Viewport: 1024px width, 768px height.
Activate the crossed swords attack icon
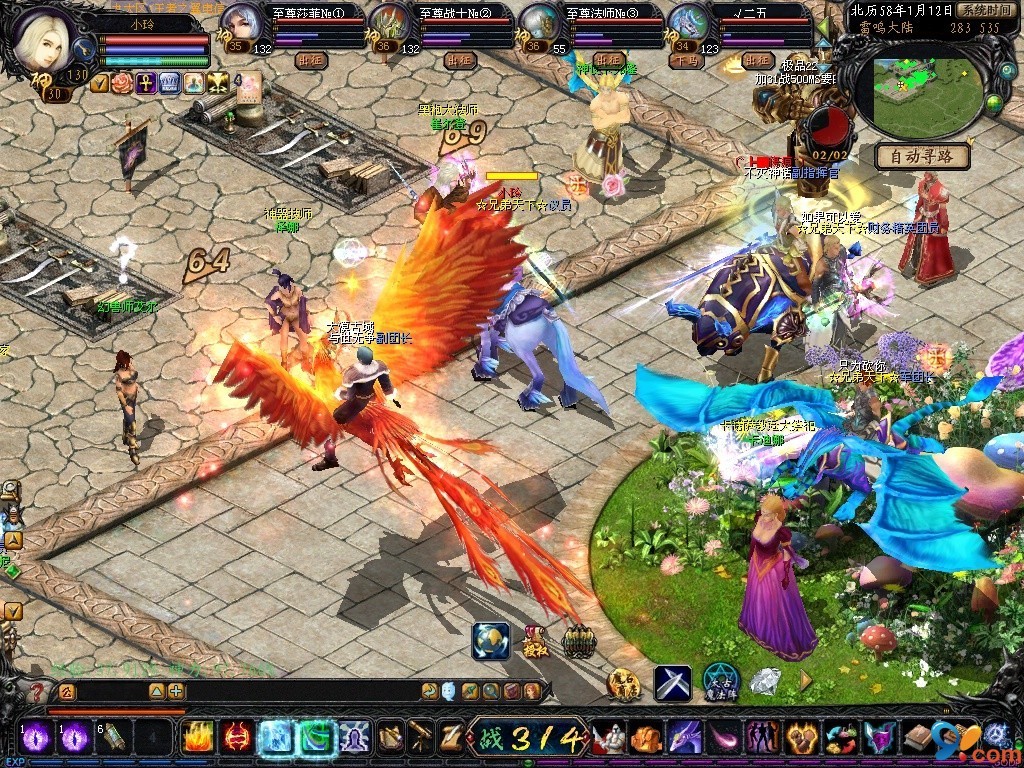[x=672, y=683]
